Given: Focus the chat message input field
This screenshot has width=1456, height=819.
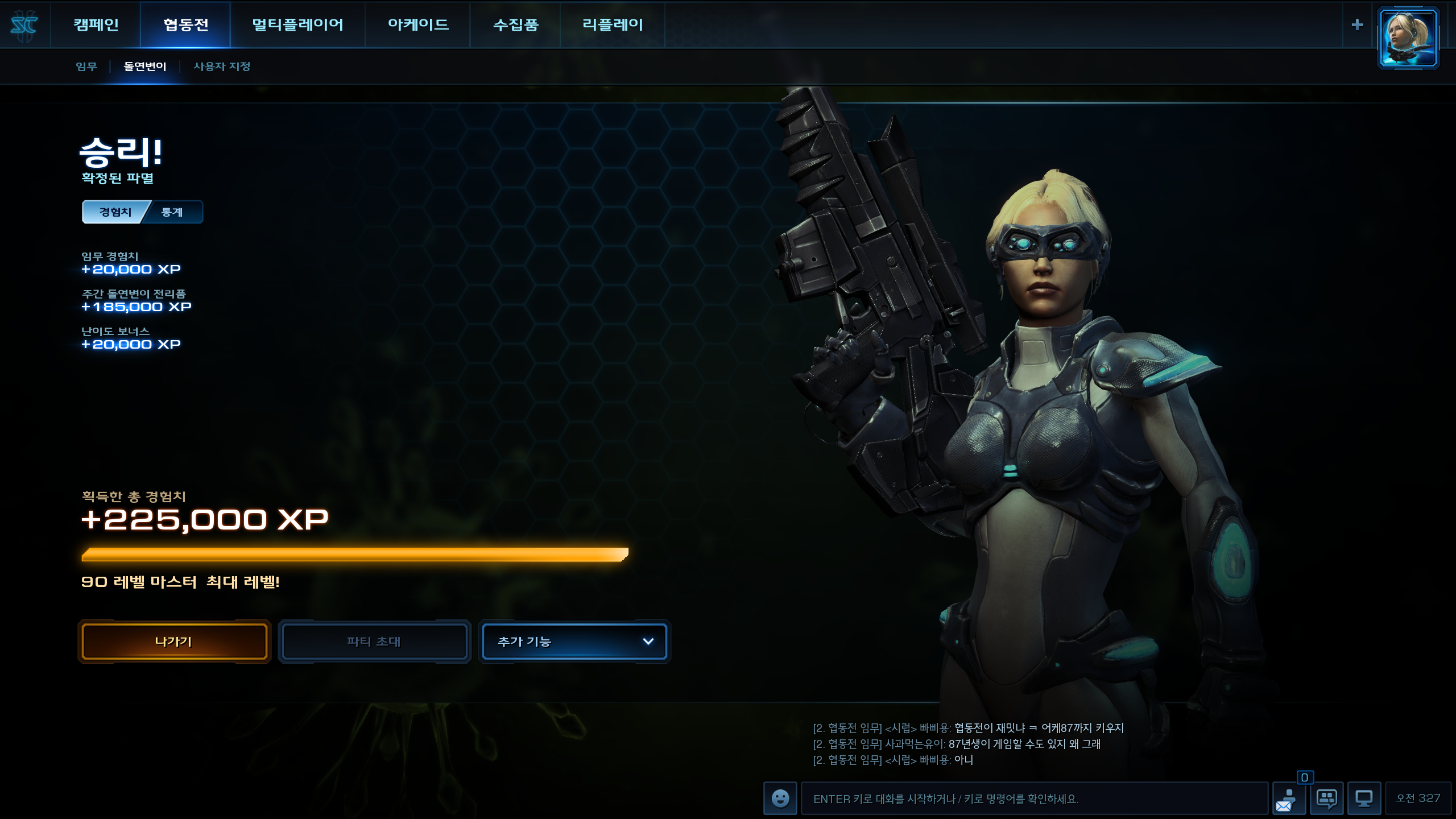Looking at the screenshot, I should coord(1034,799).
